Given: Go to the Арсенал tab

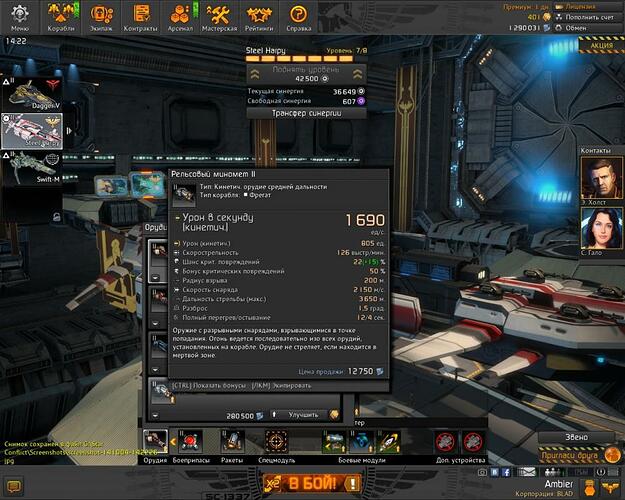Looking at the screenshot, I should click(x=181, y=16).
